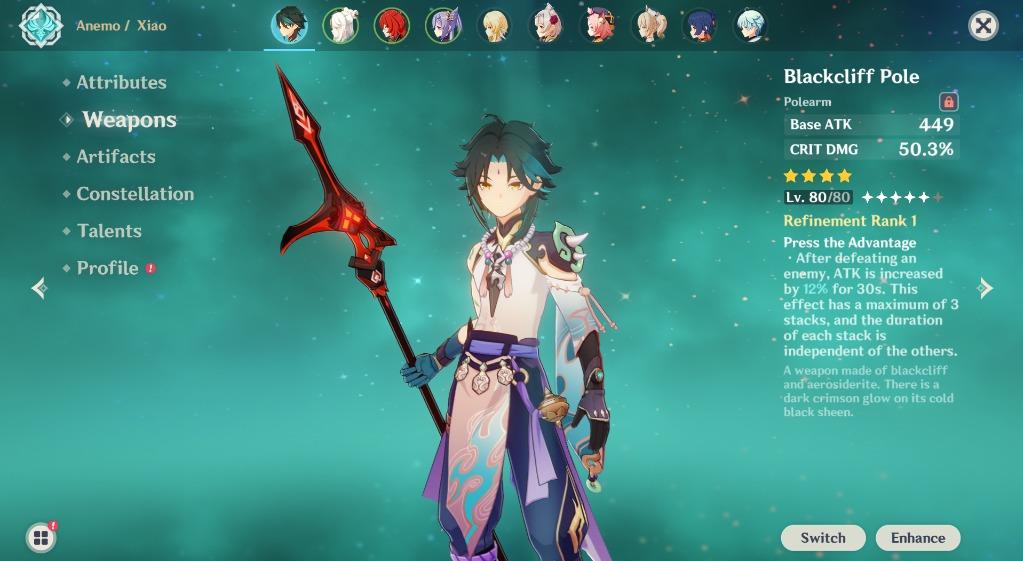Choose Ningguang's white-haired portrait
The image size is (1023, 561).
point(340,26)
